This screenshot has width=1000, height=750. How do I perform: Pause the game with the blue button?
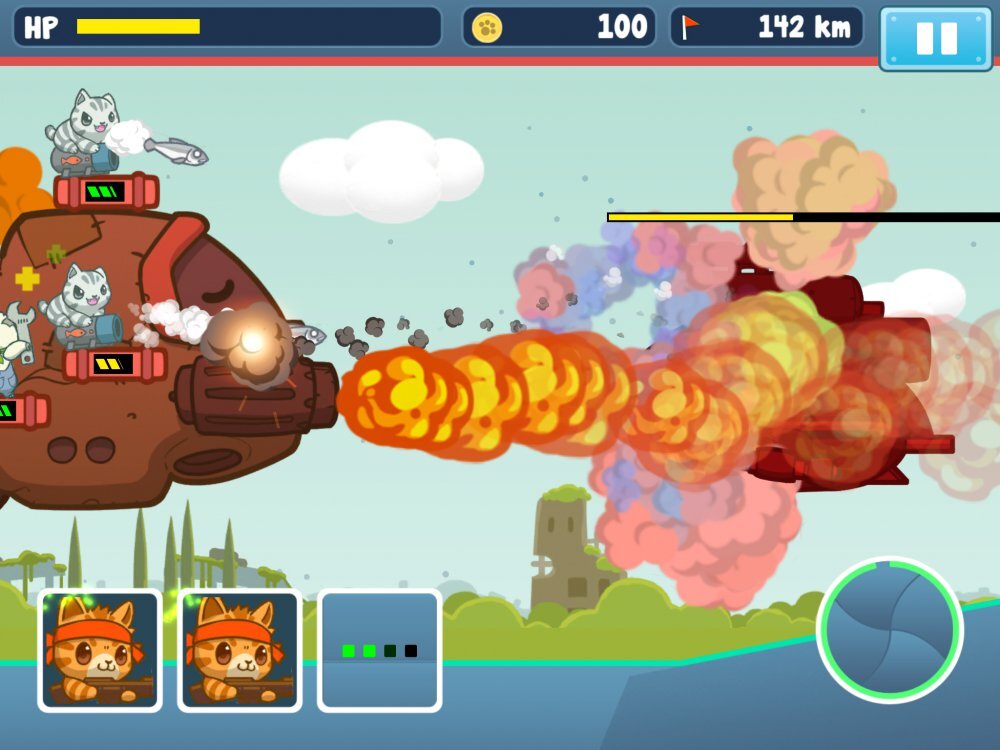pos(936,38)
